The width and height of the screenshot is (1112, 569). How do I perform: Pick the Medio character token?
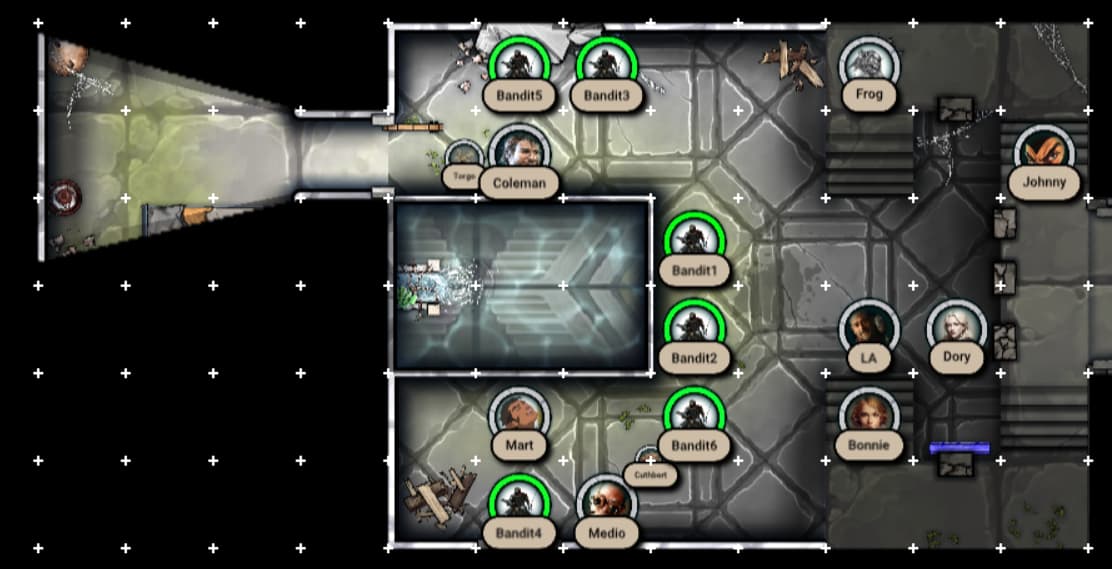606,504
